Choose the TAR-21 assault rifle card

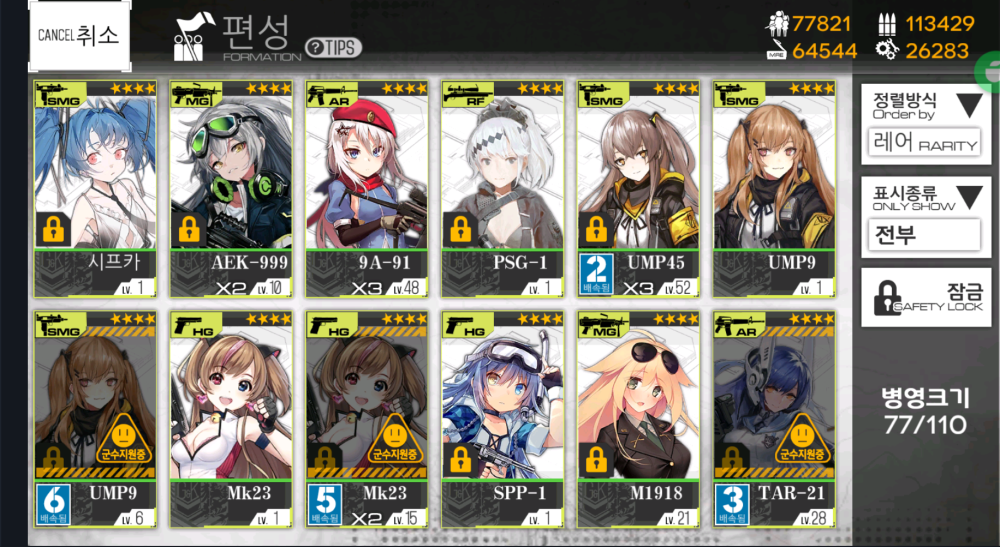tap(774, 420)
